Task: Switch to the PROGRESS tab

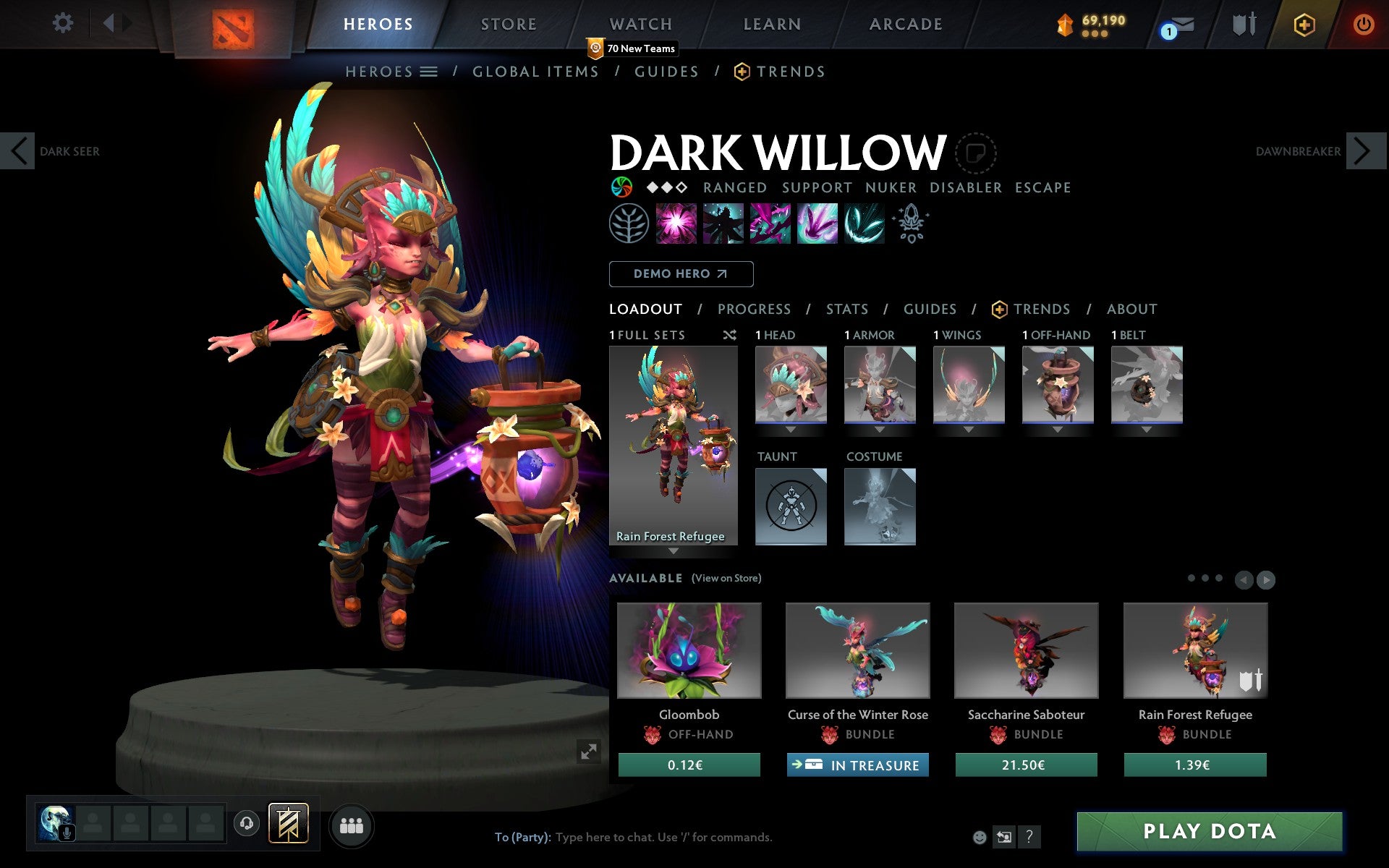Action: click(754, 309)
